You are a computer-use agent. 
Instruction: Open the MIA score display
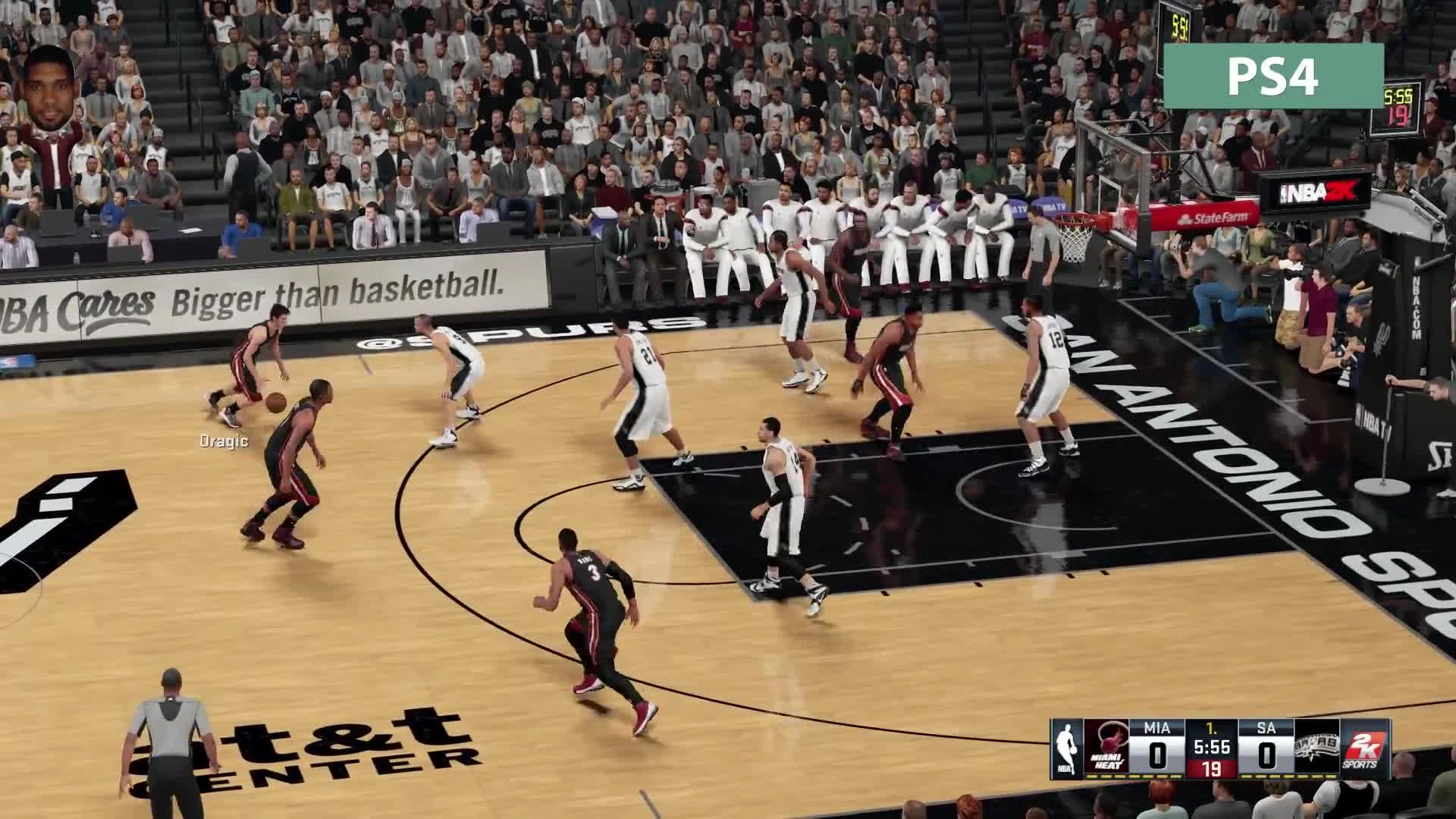(x=1156, y=755)
